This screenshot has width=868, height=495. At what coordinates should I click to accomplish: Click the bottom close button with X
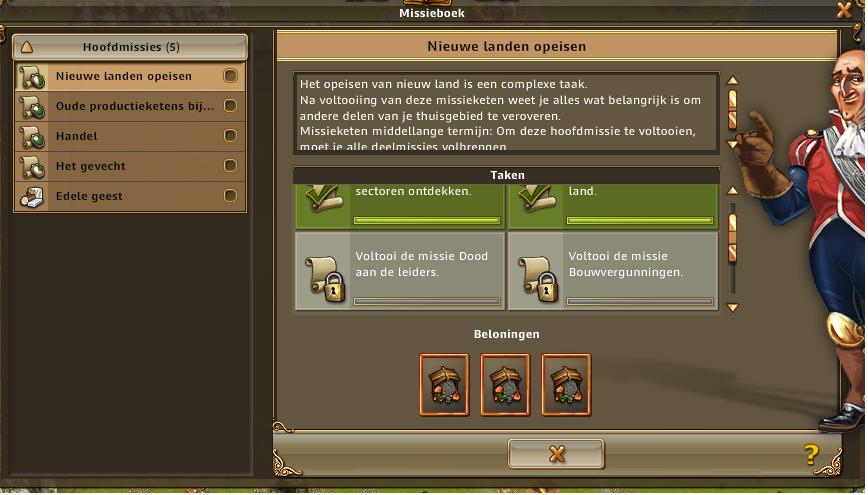tap(556, 454)
